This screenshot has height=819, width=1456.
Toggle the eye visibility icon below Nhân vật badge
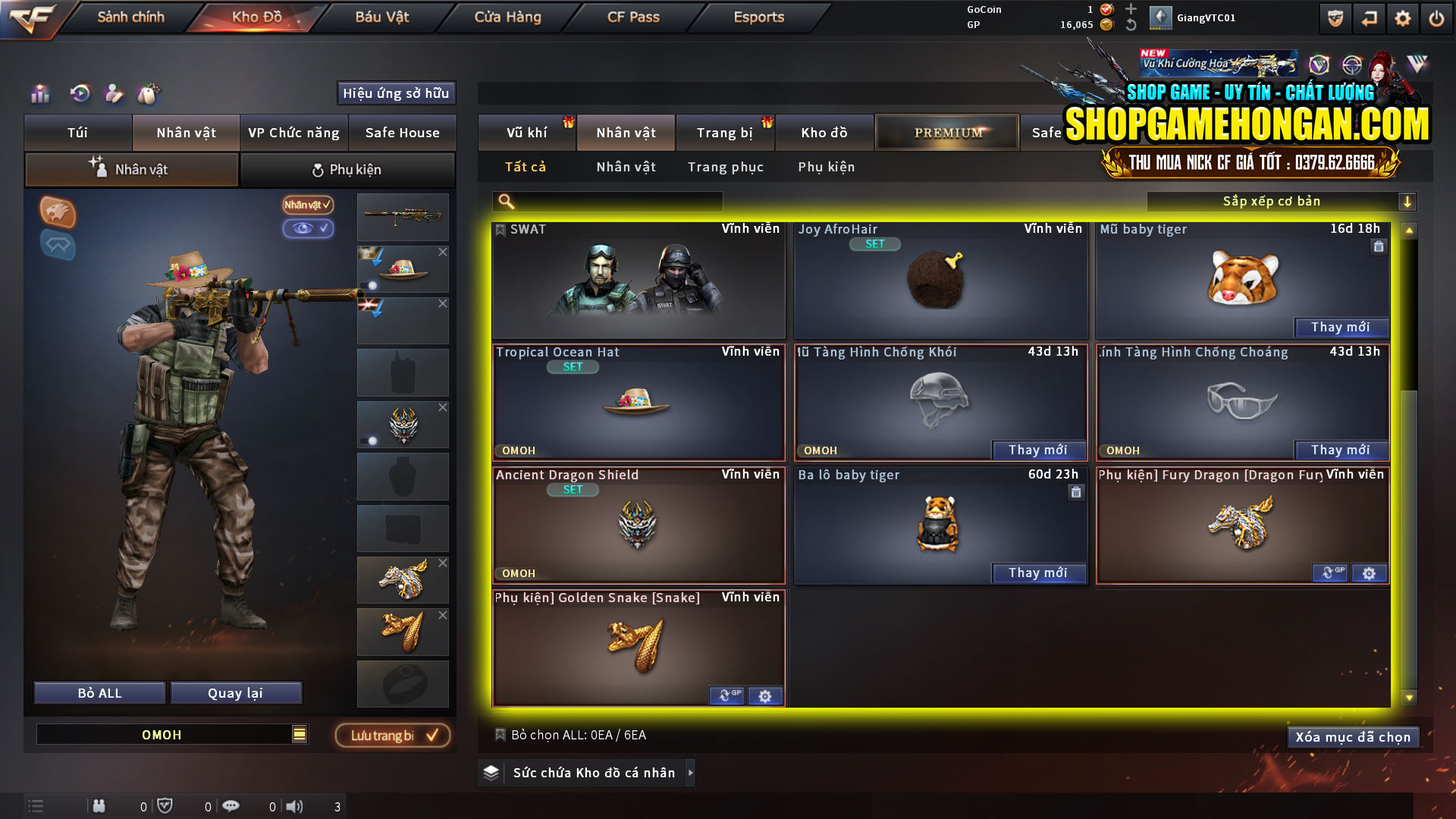pos(309,228)
